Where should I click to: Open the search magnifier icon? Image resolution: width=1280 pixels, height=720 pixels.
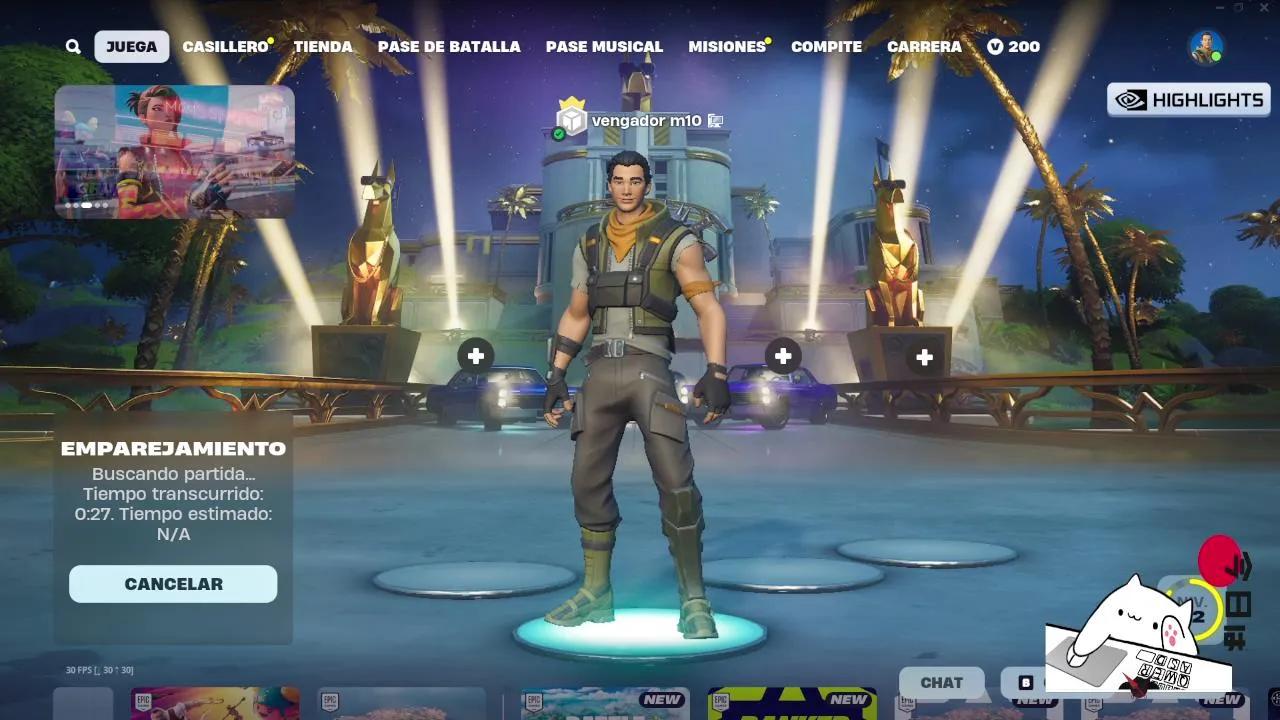point(72,46)
